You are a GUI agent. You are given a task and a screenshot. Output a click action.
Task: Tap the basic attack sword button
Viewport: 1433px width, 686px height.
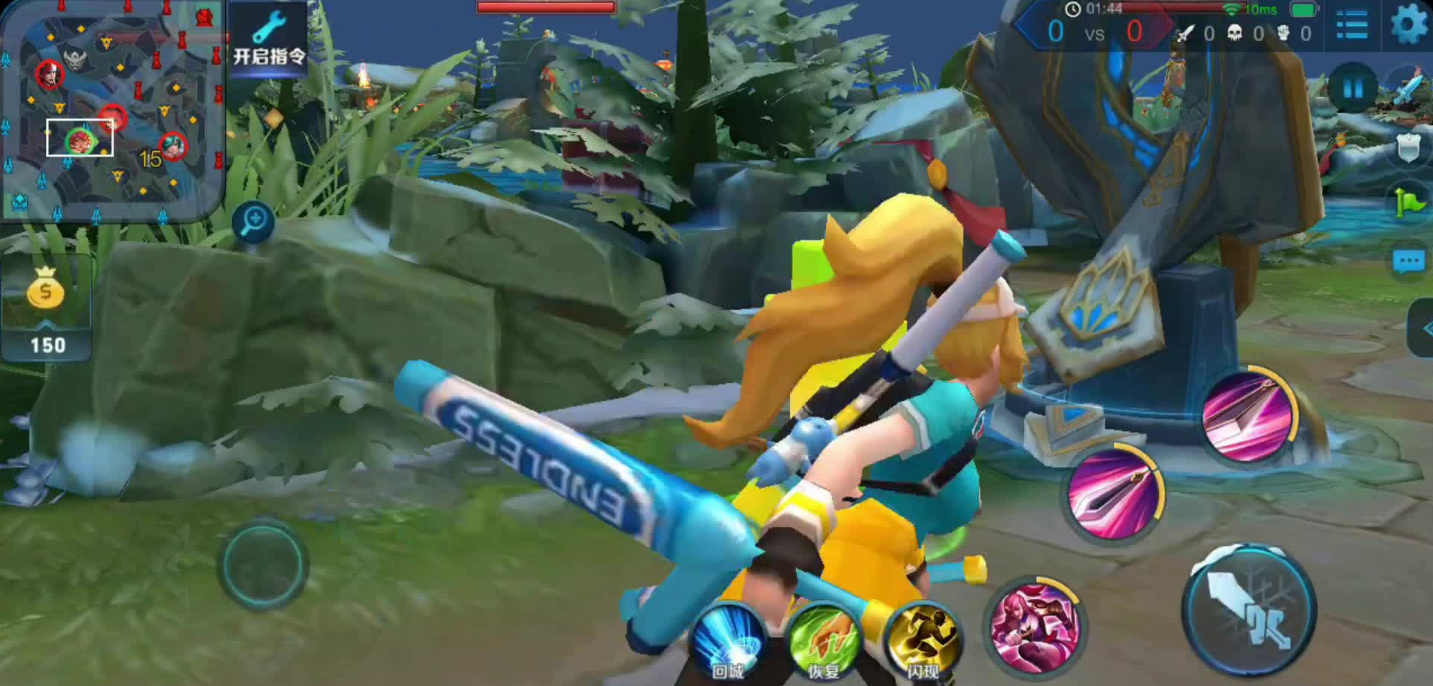click(1248, 609)
